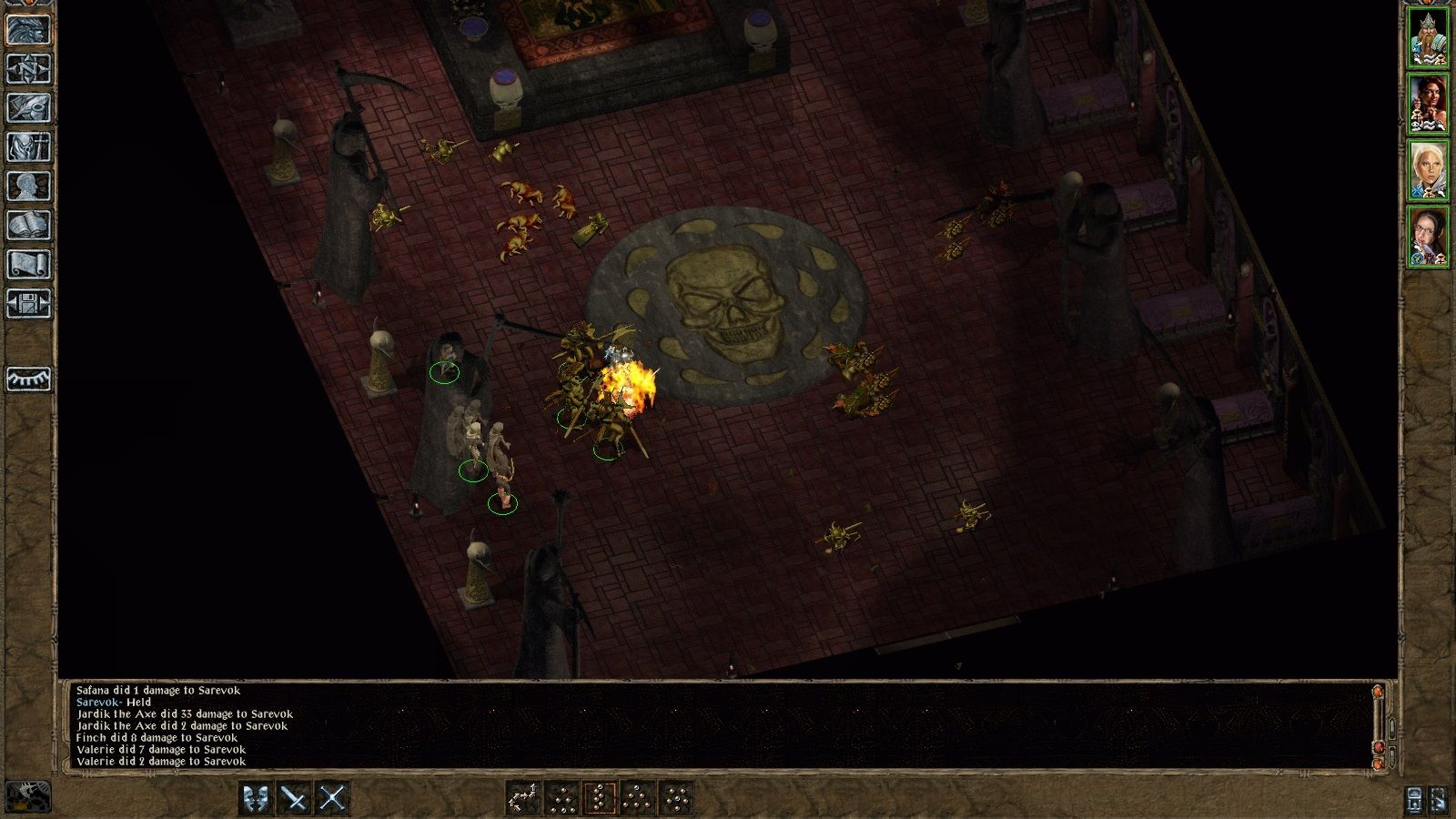Select the highlighted two-column formation button
The height and width of the screenshot is (819, 1456).
pyautogui.click(x=600, y=798)
